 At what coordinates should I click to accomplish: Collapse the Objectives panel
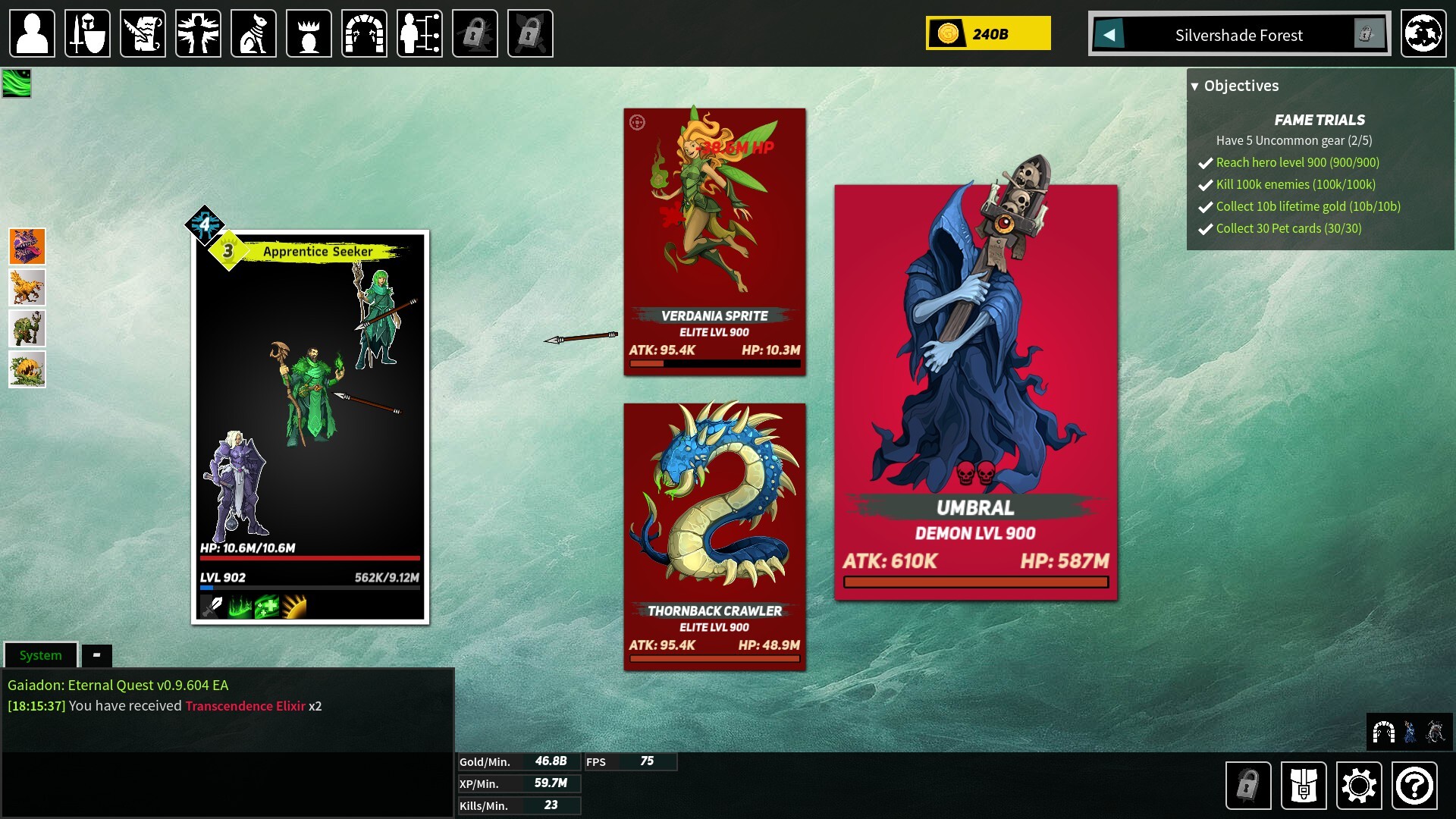(x=1195, y=86)
